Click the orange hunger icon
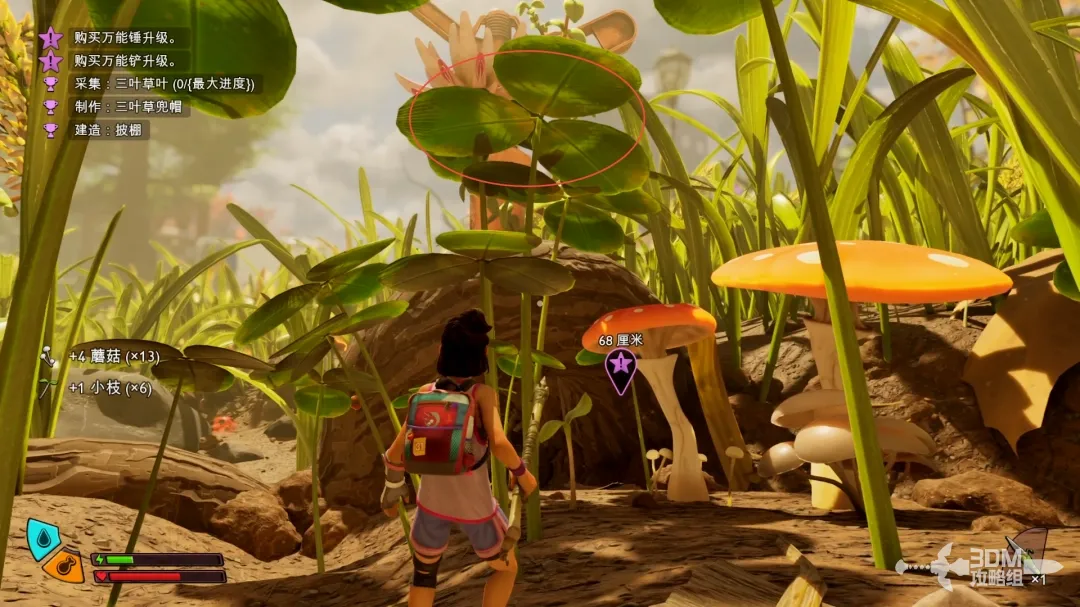Viewport: 1080px width, 607px height. pos(65,566)
